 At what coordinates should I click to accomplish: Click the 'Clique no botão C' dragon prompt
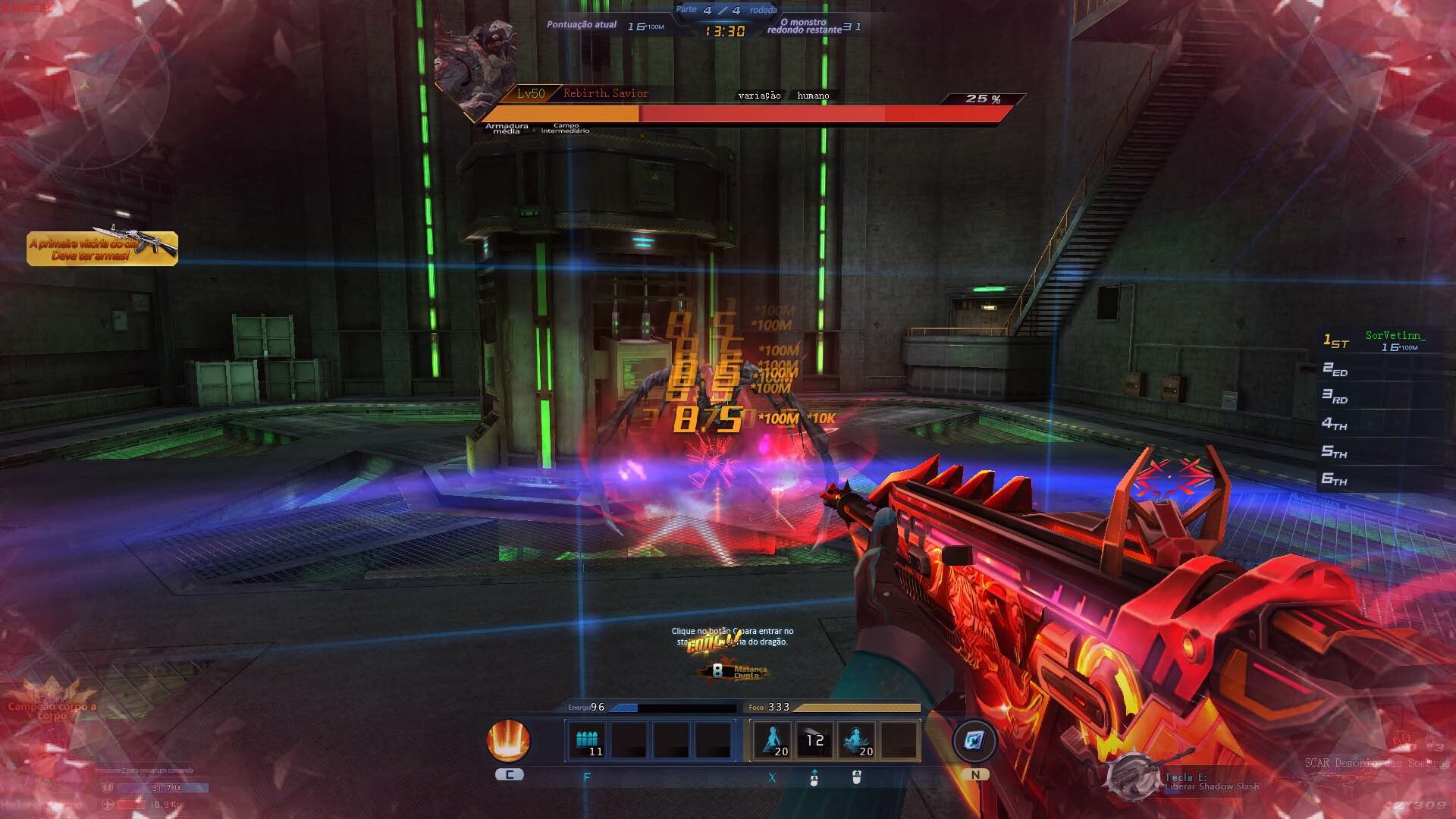(x=732, y=635)
